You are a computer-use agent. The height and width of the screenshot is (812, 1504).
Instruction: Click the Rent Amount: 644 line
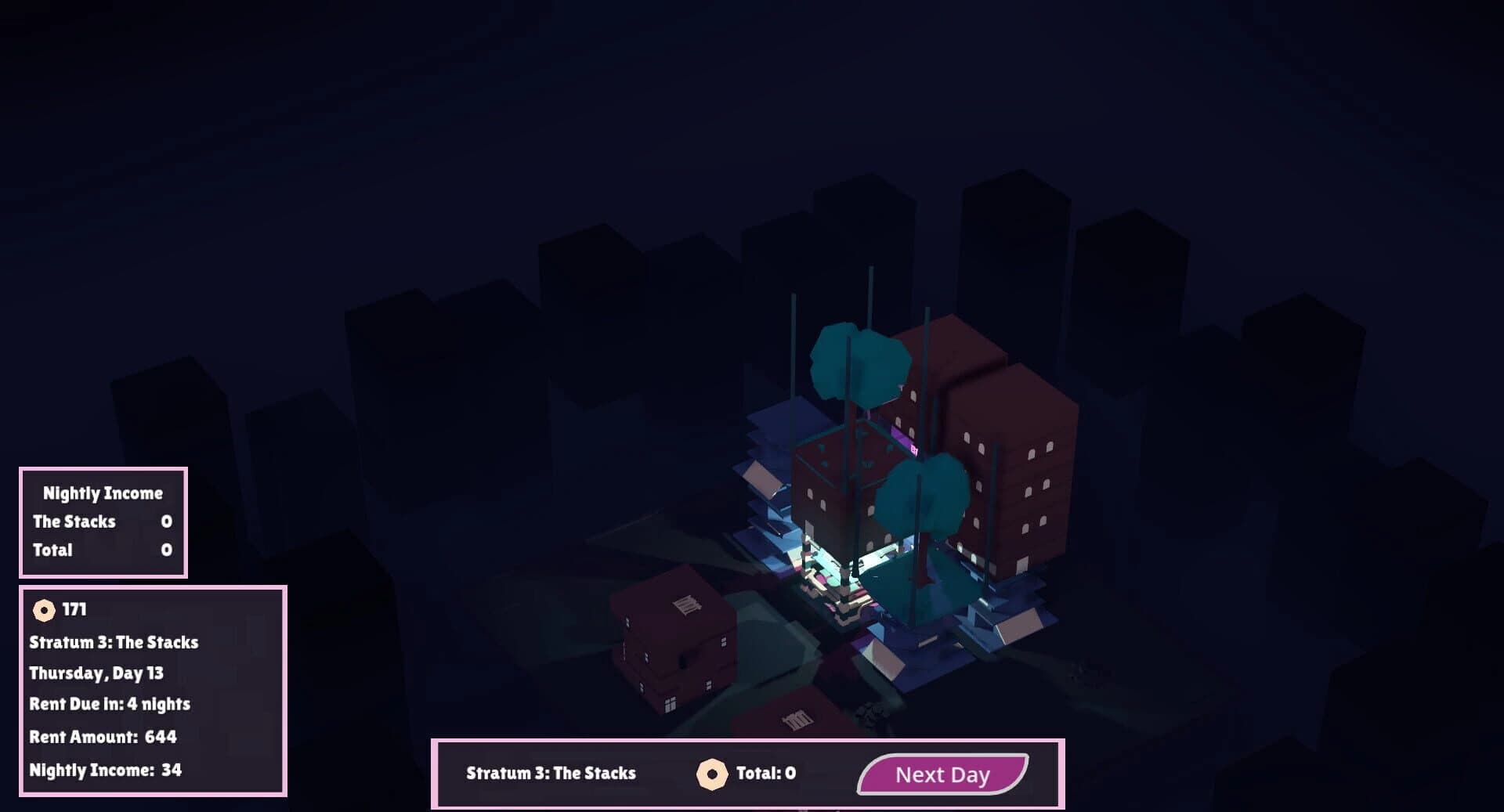(102, 737)
